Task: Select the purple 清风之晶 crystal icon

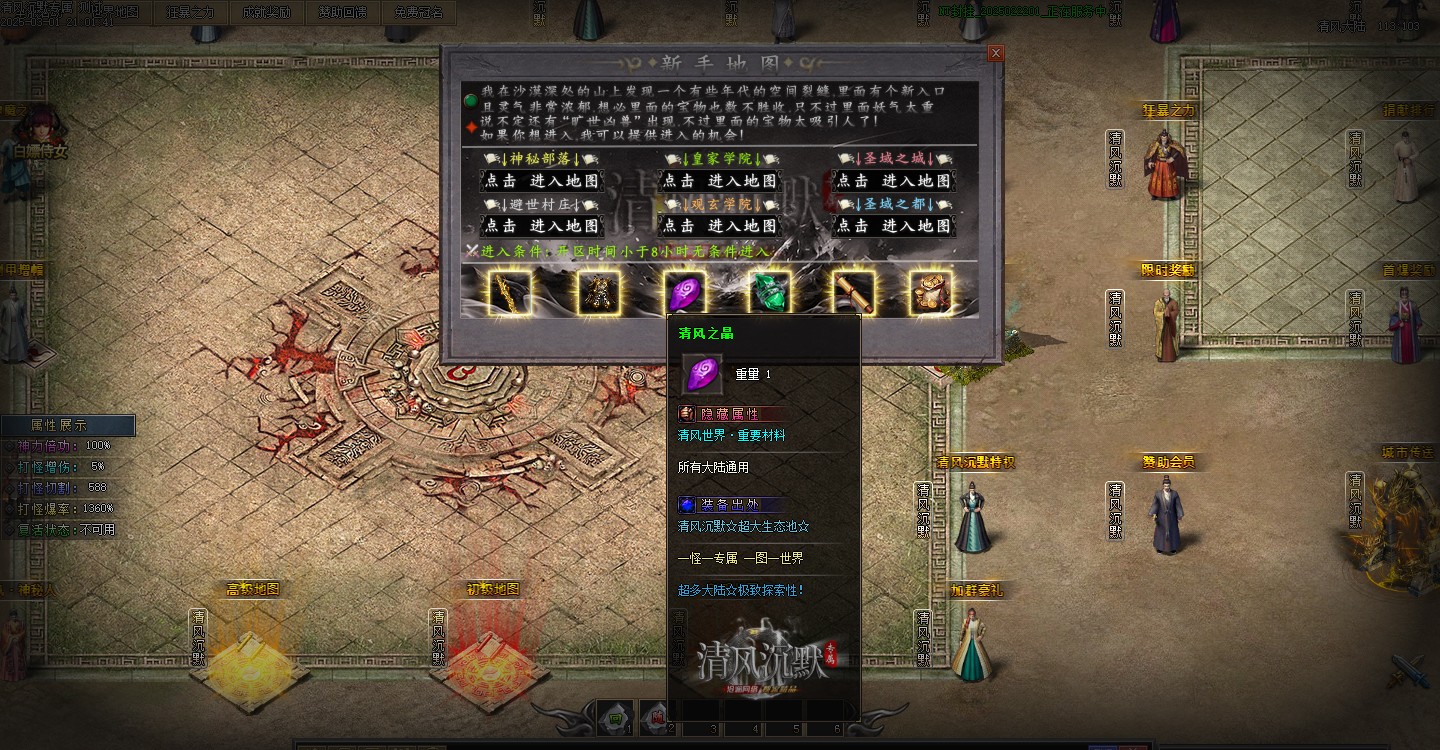Action: tap(684, 292)
